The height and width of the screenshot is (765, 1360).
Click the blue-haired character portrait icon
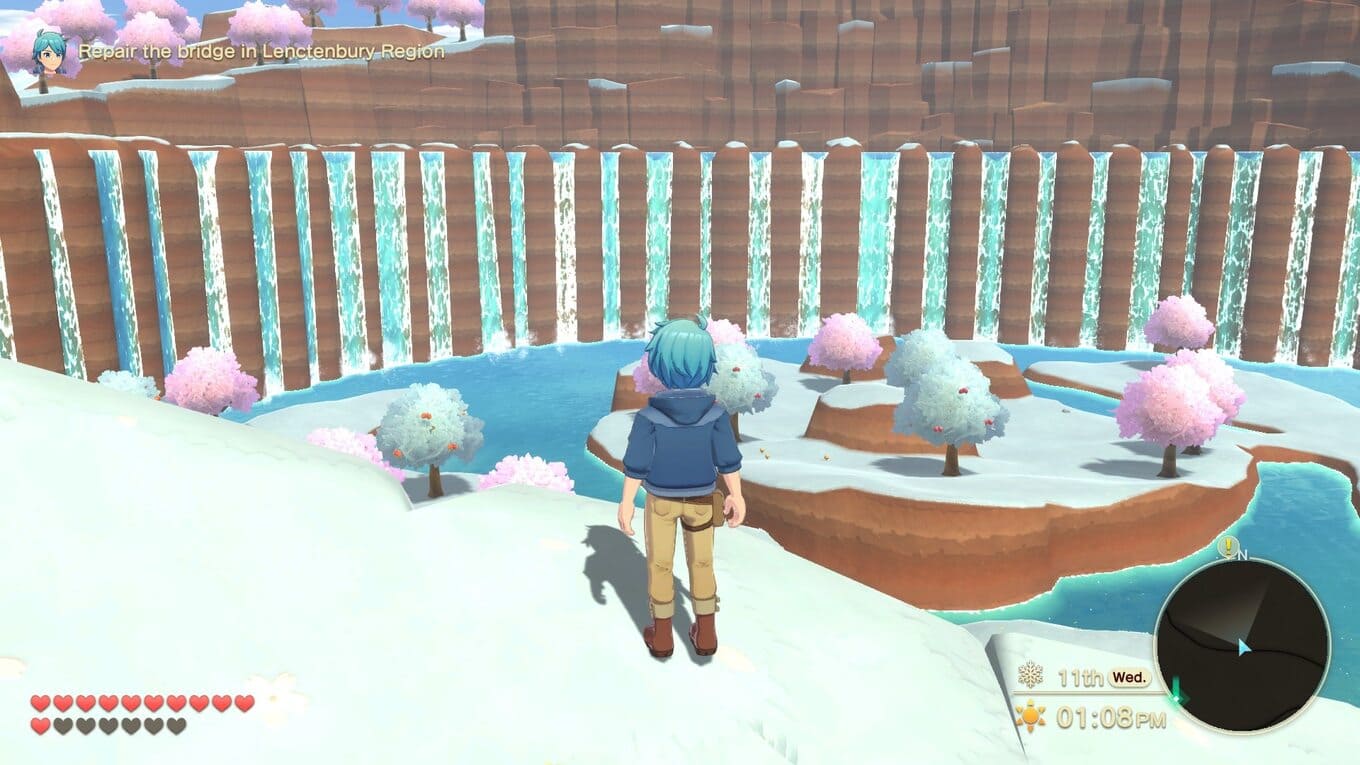(47, 50)
